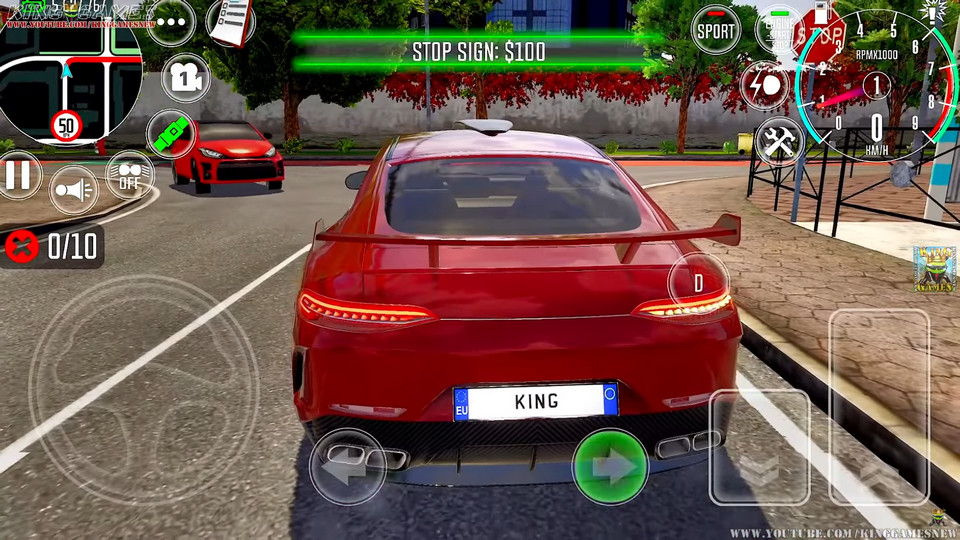Open the checklist clipboard icon

click(230, 22)
